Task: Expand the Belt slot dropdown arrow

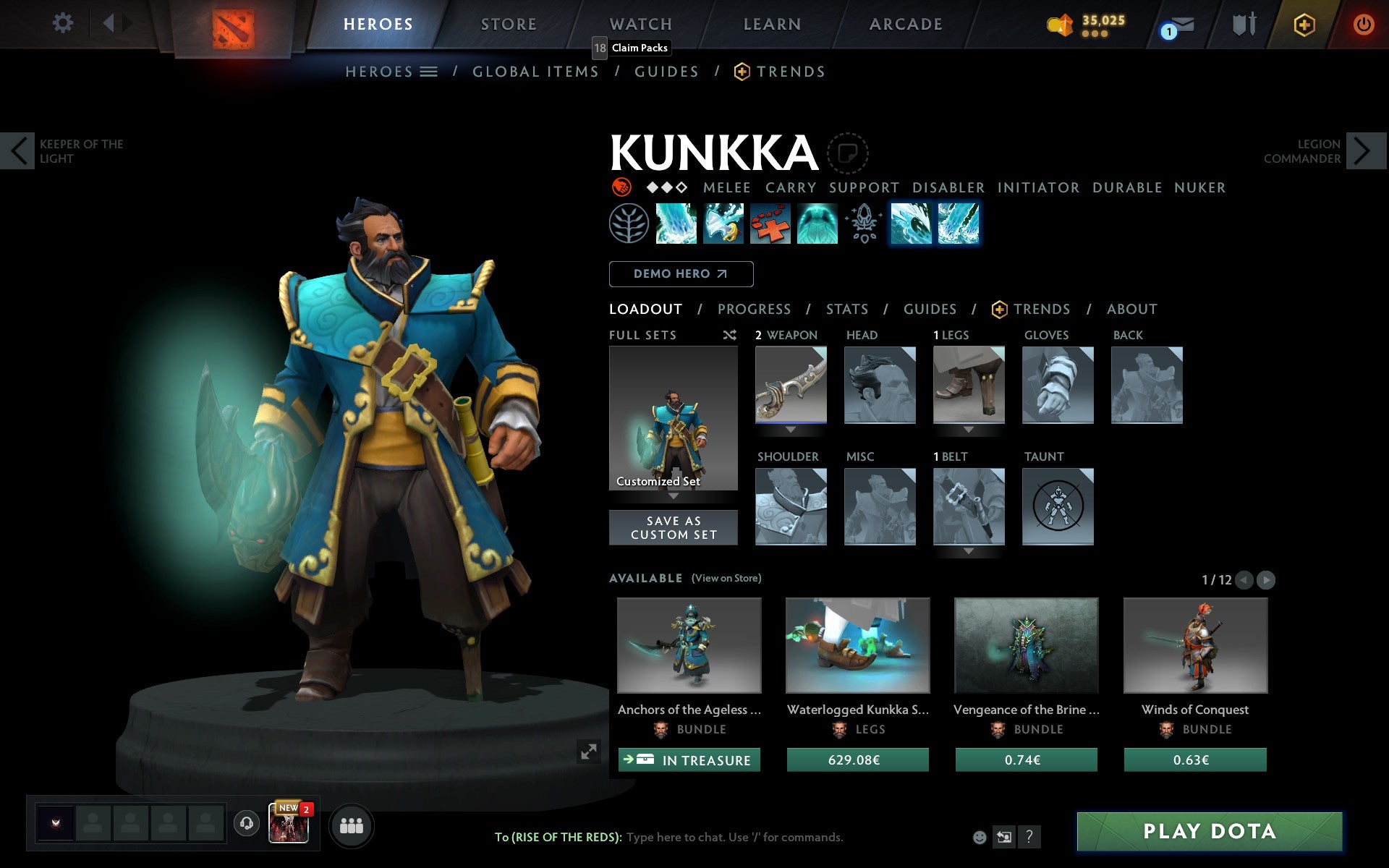Action: (x=969, y=552)
